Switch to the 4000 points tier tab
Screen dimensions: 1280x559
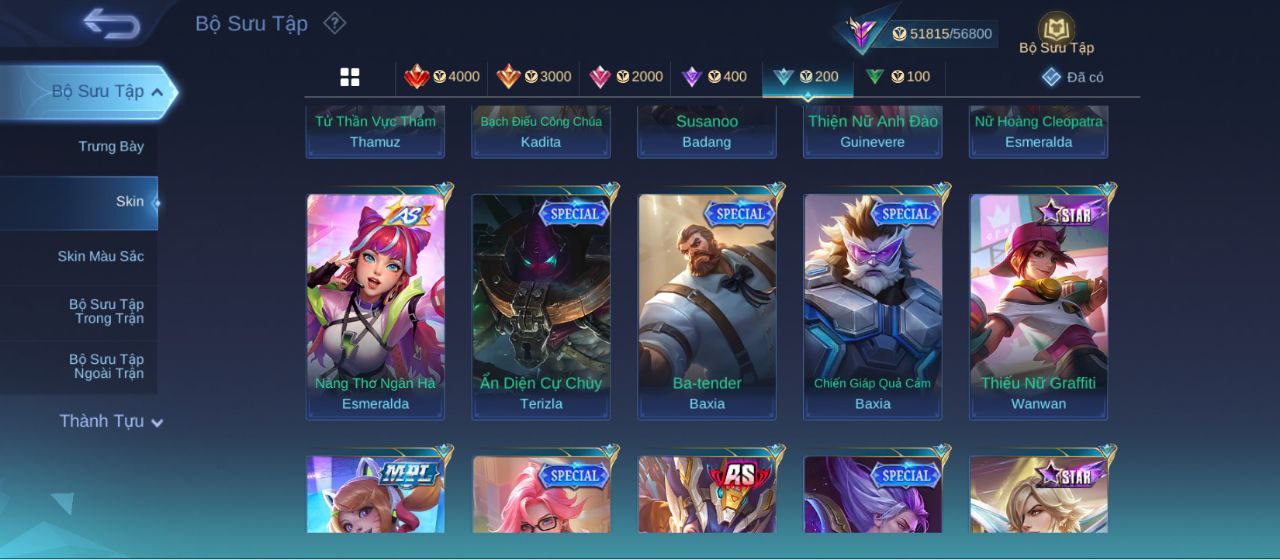(x=442, y=77)
